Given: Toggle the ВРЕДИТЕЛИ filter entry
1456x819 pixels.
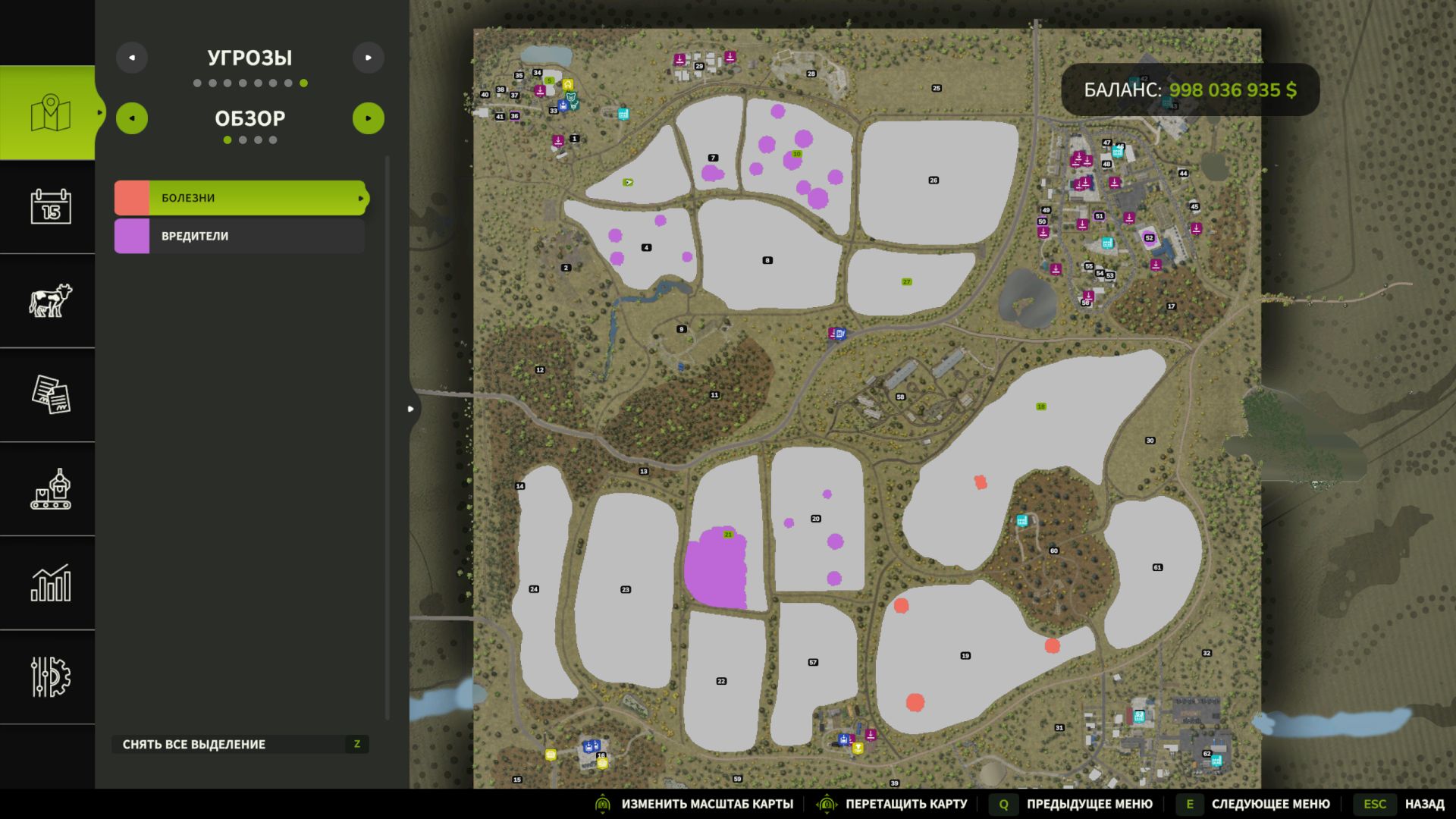Looking at the screenshot, I should [x=240, y=236].
